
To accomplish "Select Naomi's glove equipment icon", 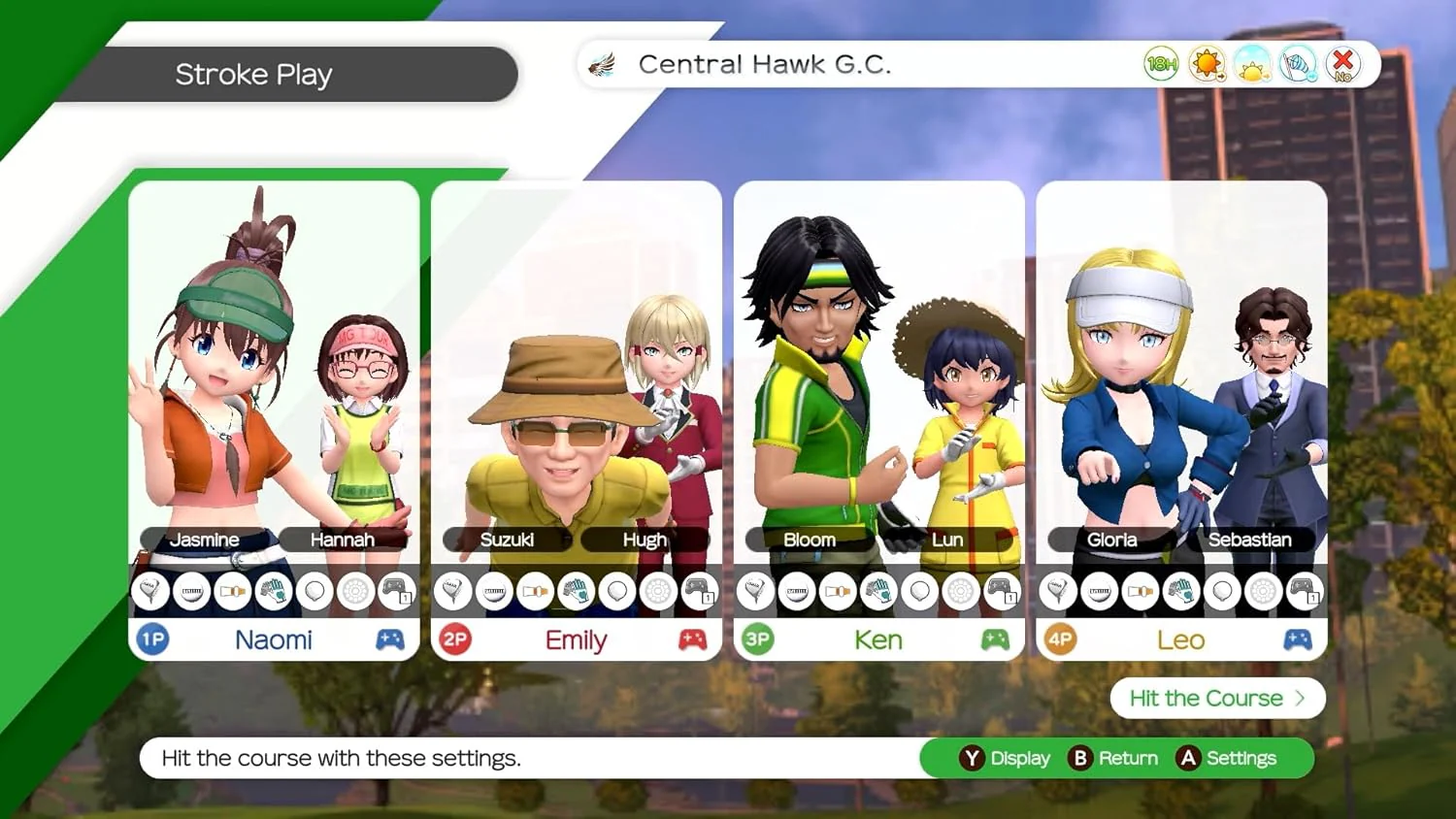I will [274, 590].
